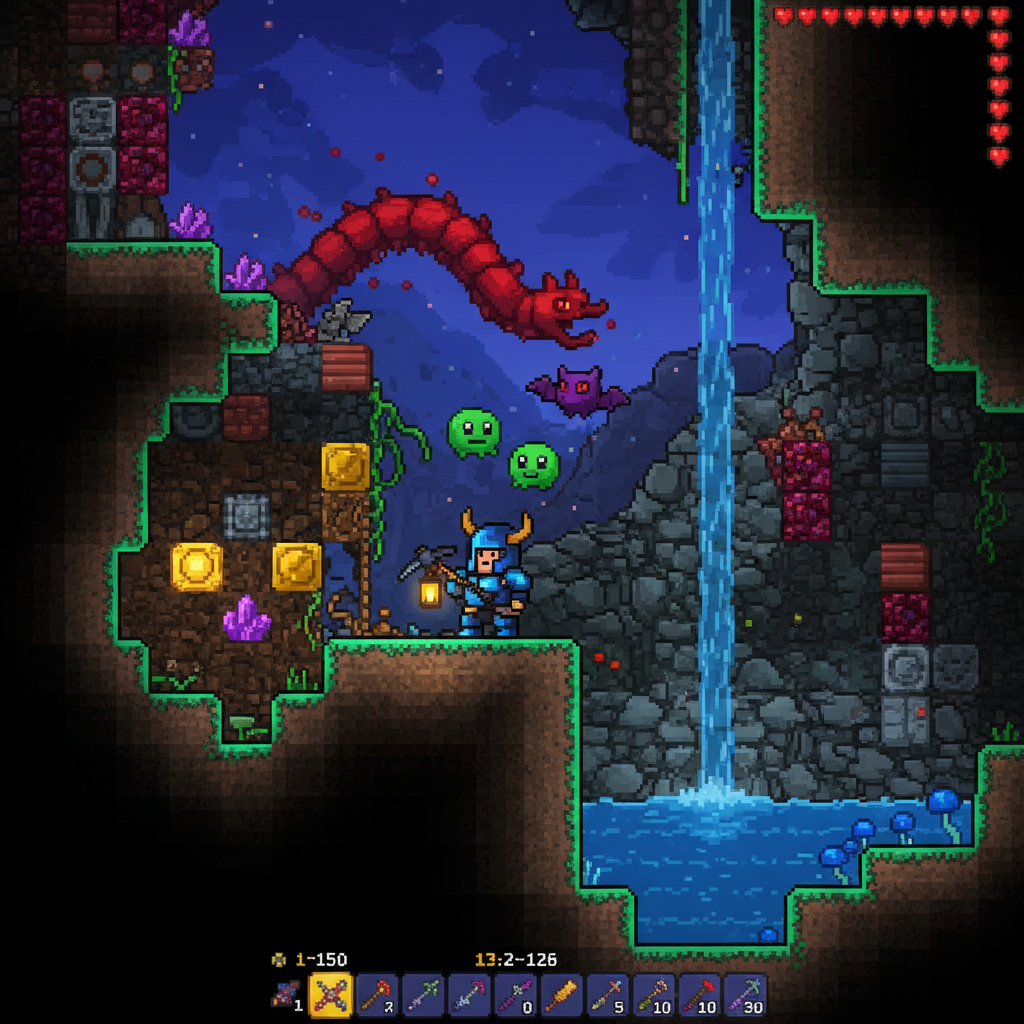Select the hotbar slot with count 5

[608, 996]
